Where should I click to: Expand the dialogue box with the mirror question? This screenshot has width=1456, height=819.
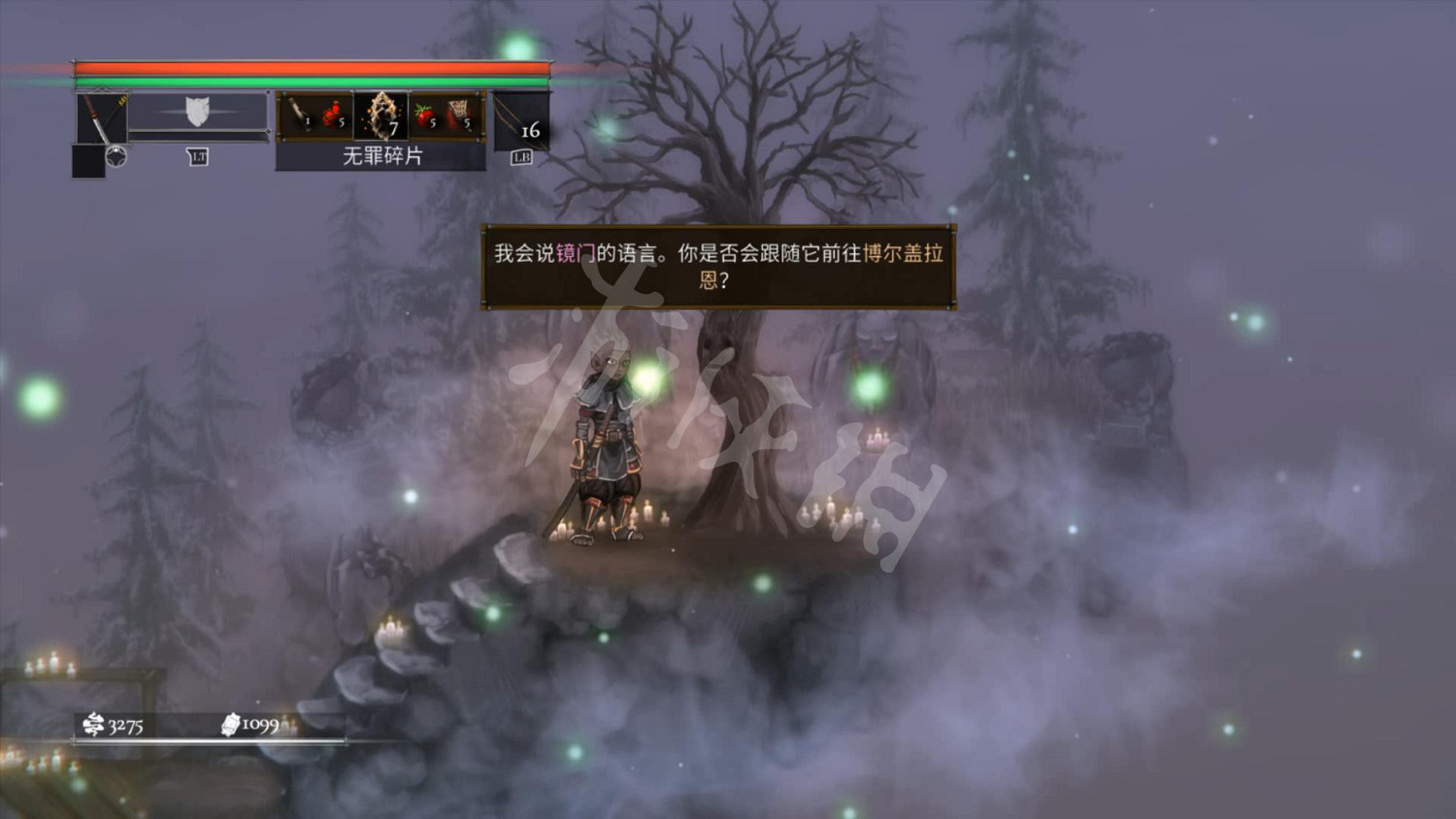[720, 267]
